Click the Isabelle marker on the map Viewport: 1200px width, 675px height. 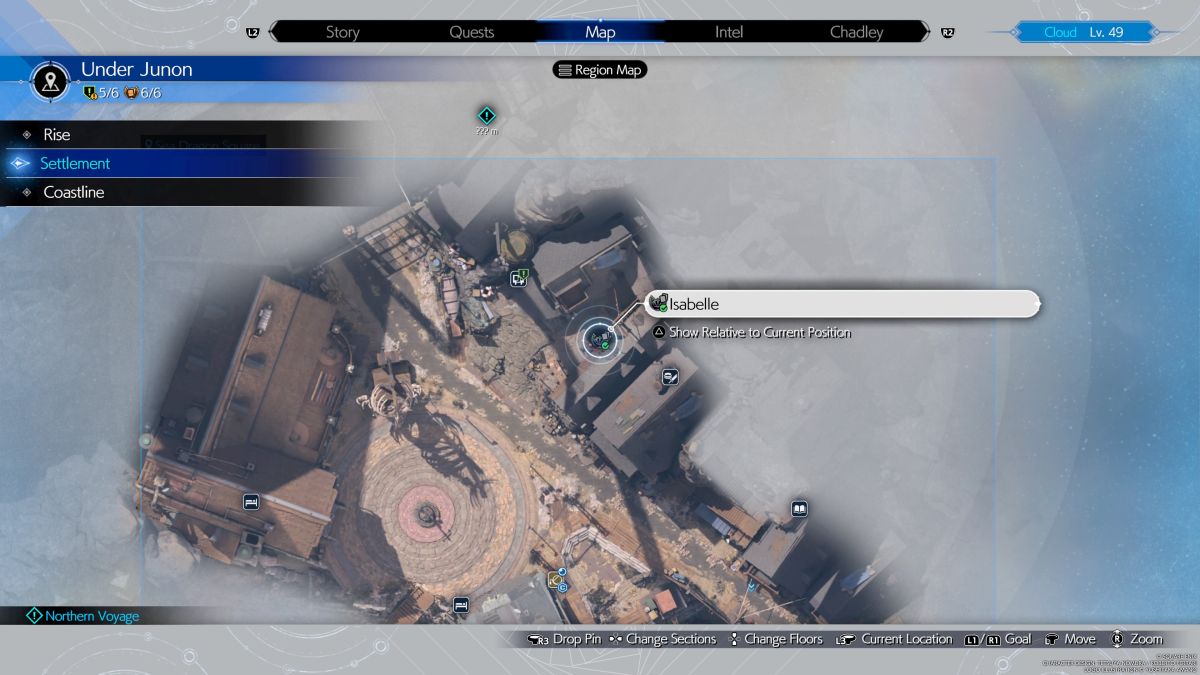point(598,339)
